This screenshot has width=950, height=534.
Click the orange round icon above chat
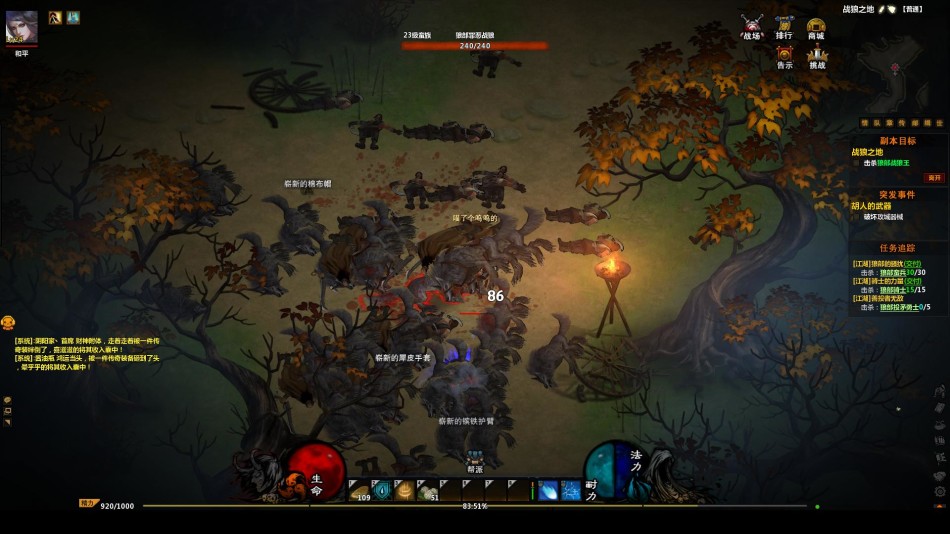(8, 322)
